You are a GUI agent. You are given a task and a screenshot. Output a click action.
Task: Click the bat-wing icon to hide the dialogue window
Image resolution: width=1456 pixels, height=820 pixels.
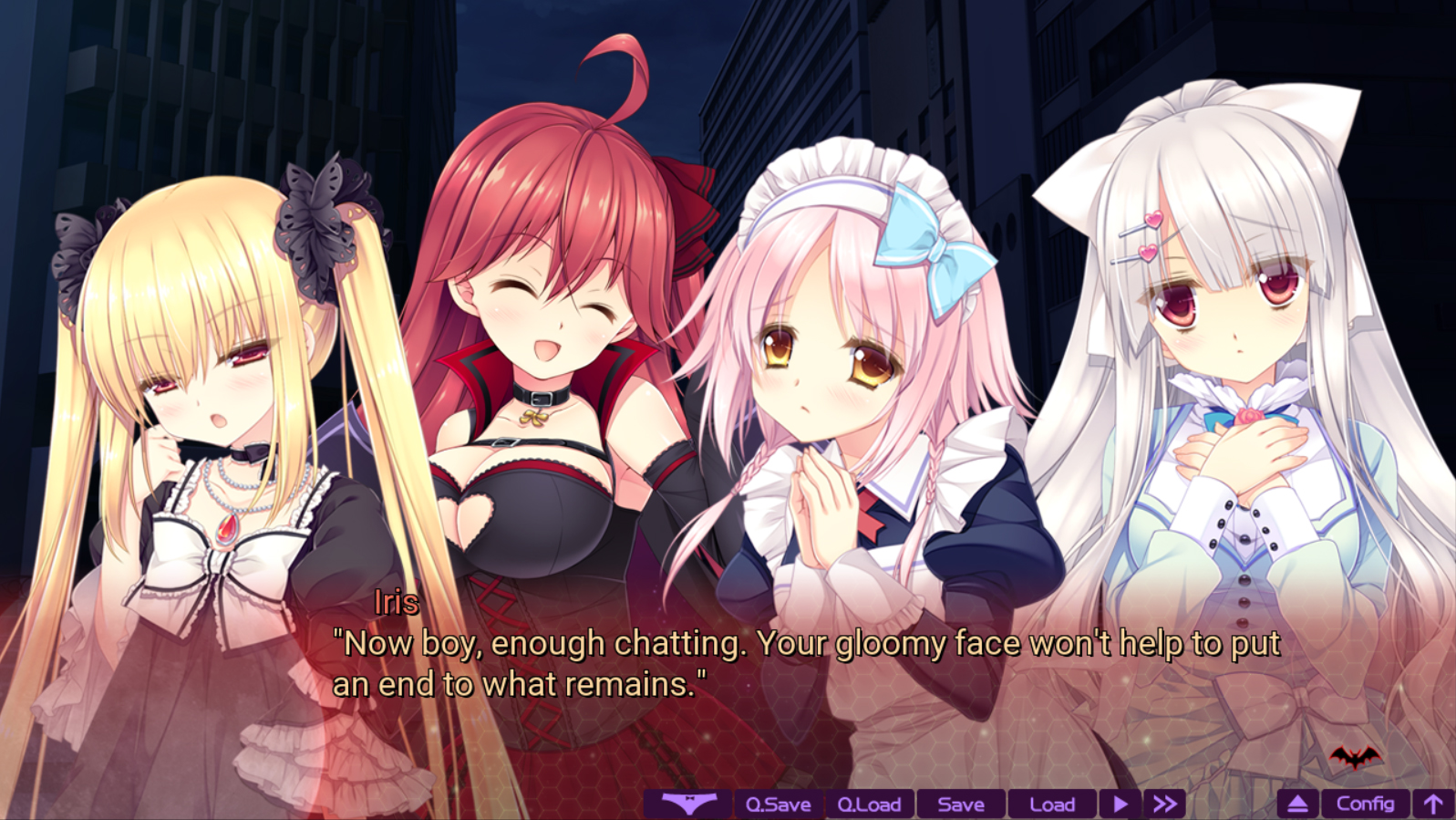coord(690,804)
